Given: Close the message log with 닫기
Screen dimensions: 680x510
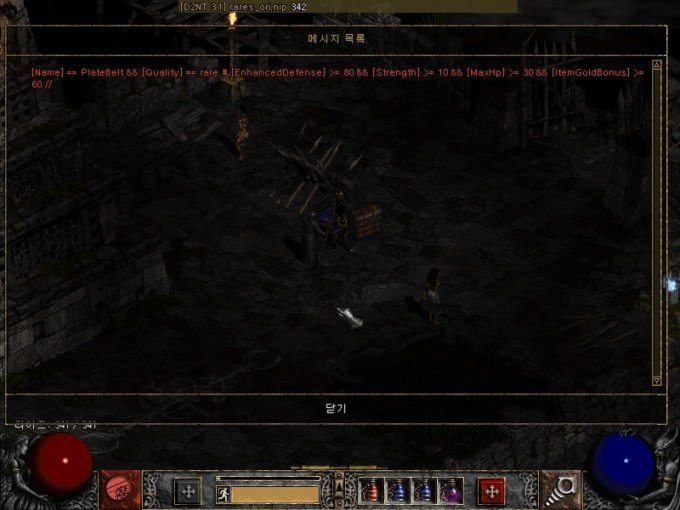Looking at the screenshot, I should [x=335, y=408].
